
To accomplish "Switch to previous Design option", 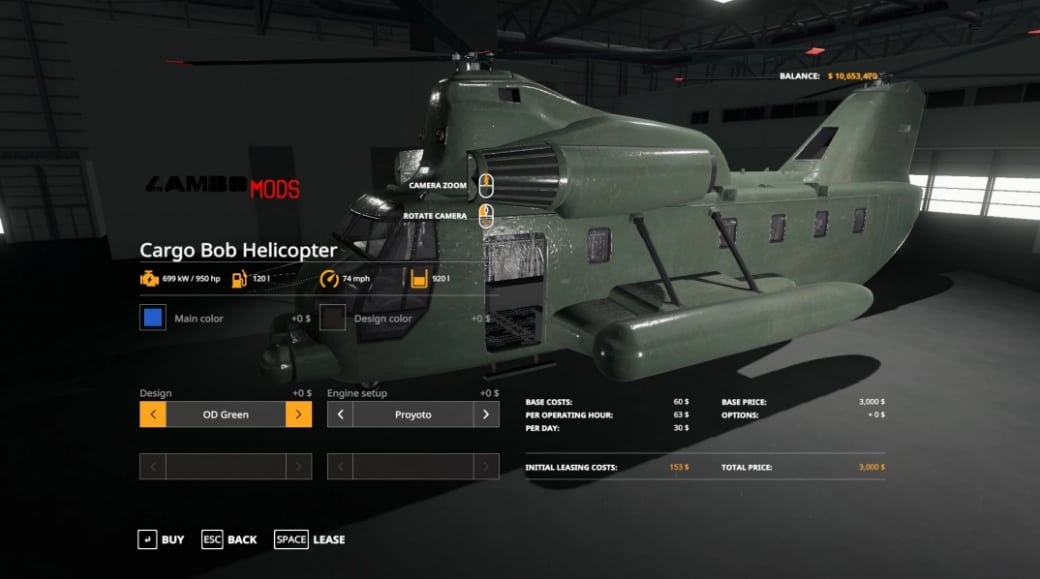I will point(153,414).
